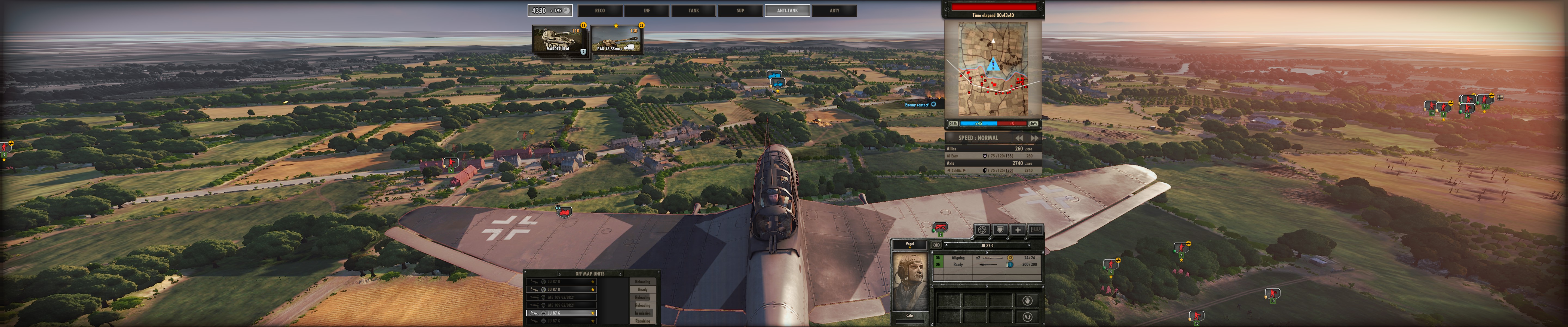
Task: Choose the ANTI-TANK category tab
Action: 787,10
